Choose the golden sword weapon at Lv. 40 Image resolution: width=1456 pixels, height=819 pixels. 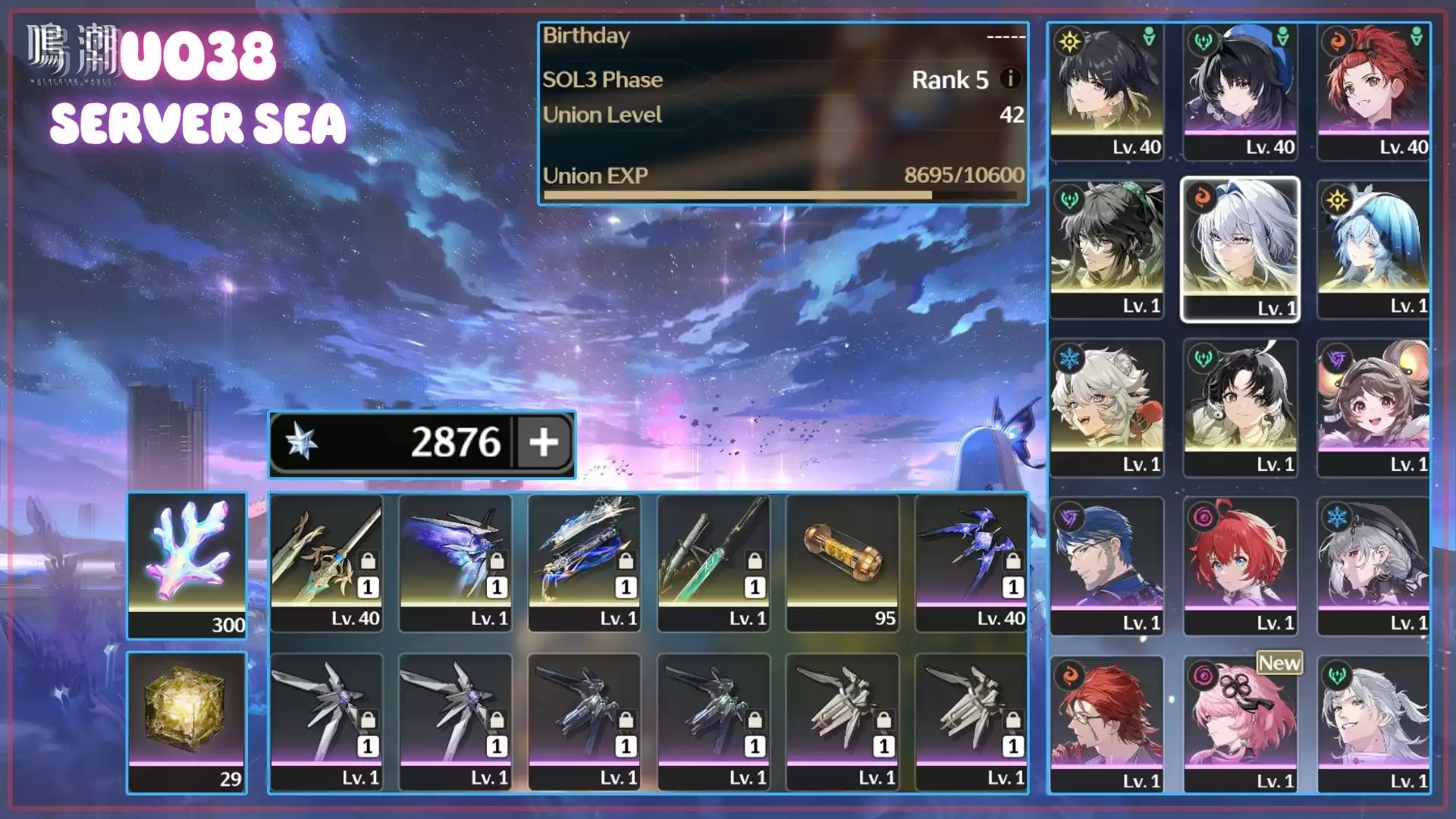327,563
